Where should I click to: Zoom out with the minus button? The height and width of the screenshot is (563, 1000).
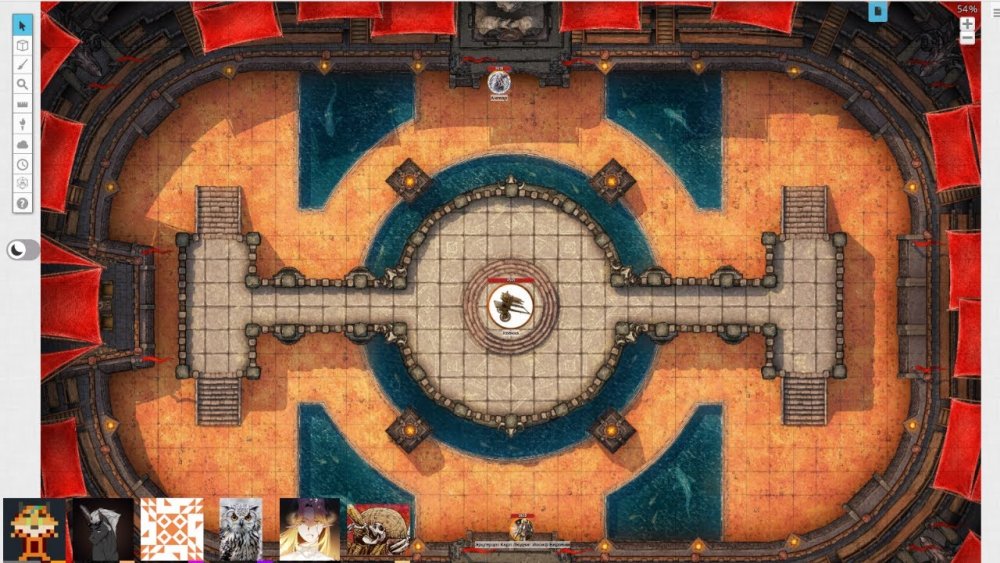click(967, 39)
